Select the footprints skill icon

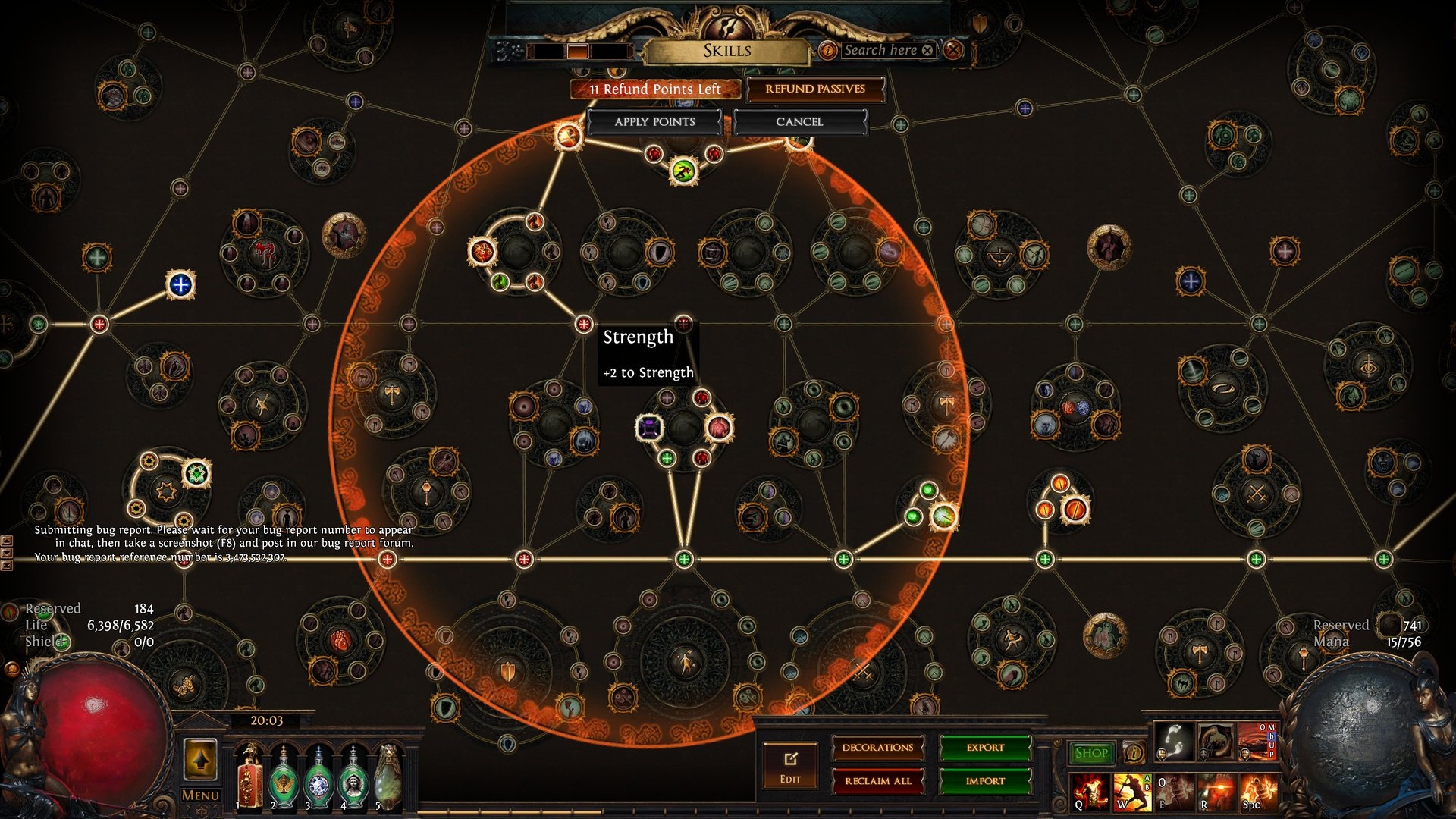1174,741
